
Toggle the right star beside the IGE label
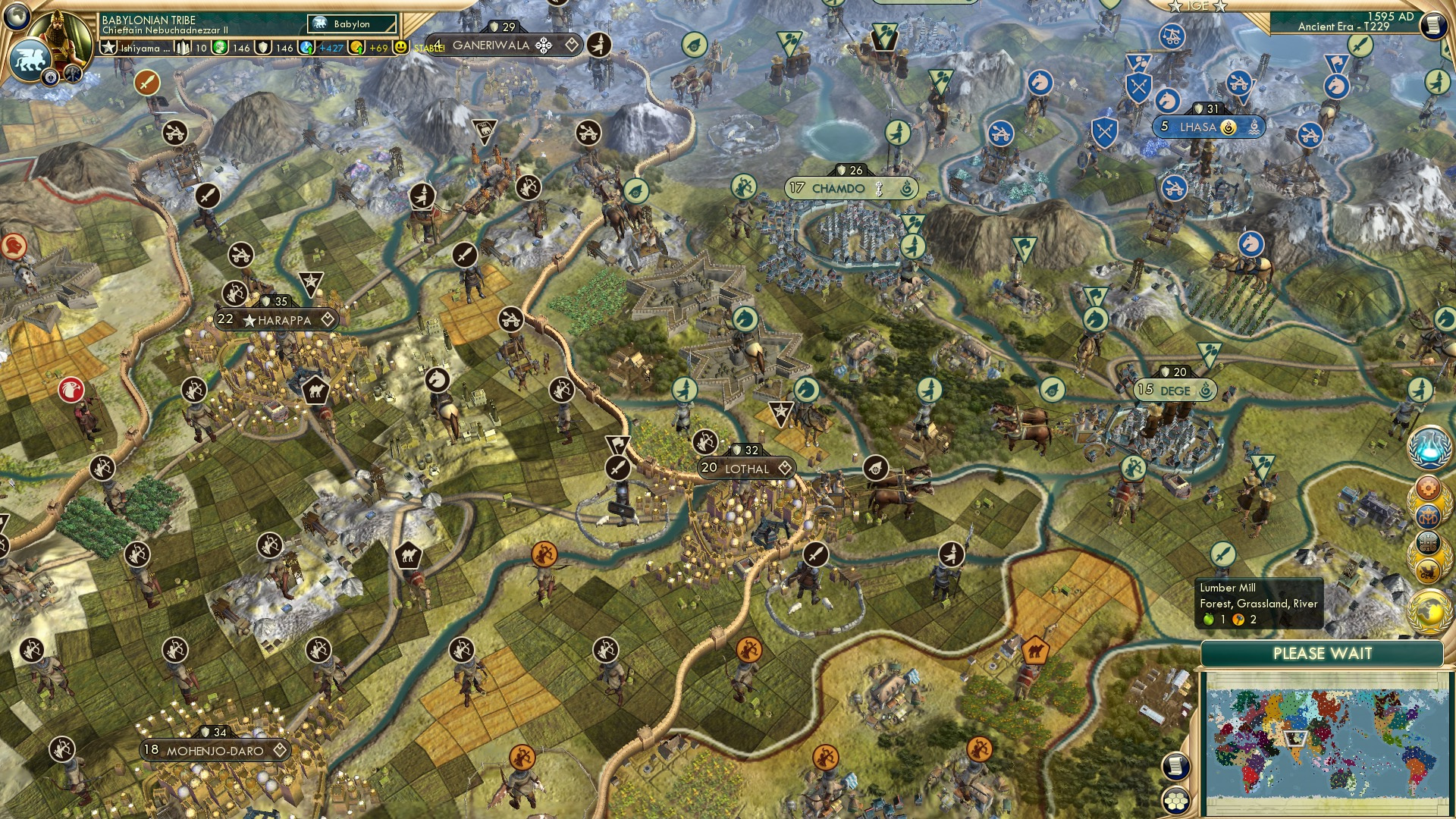tap(1219, 8)
